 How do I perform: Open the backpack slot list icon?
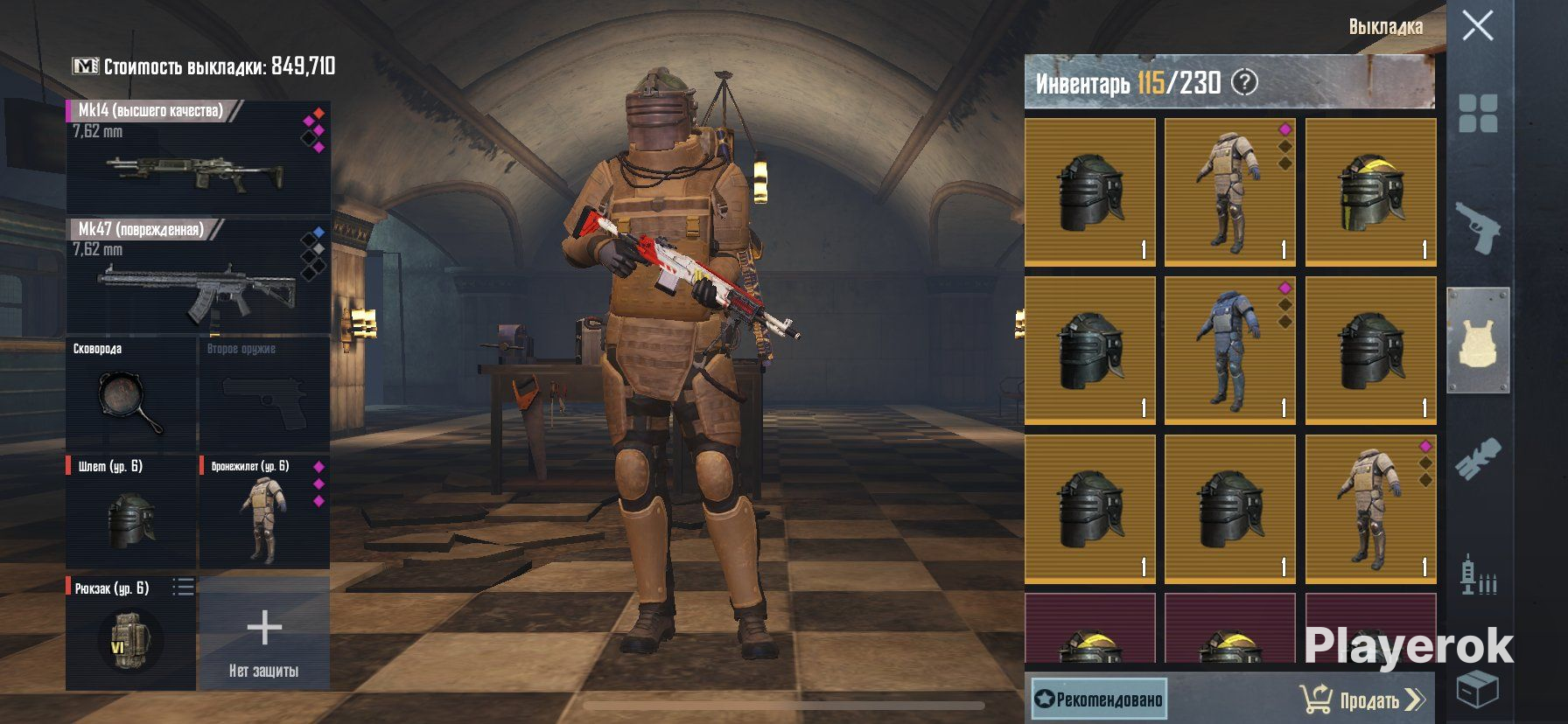pyautogui.click(x=183, y=588)
